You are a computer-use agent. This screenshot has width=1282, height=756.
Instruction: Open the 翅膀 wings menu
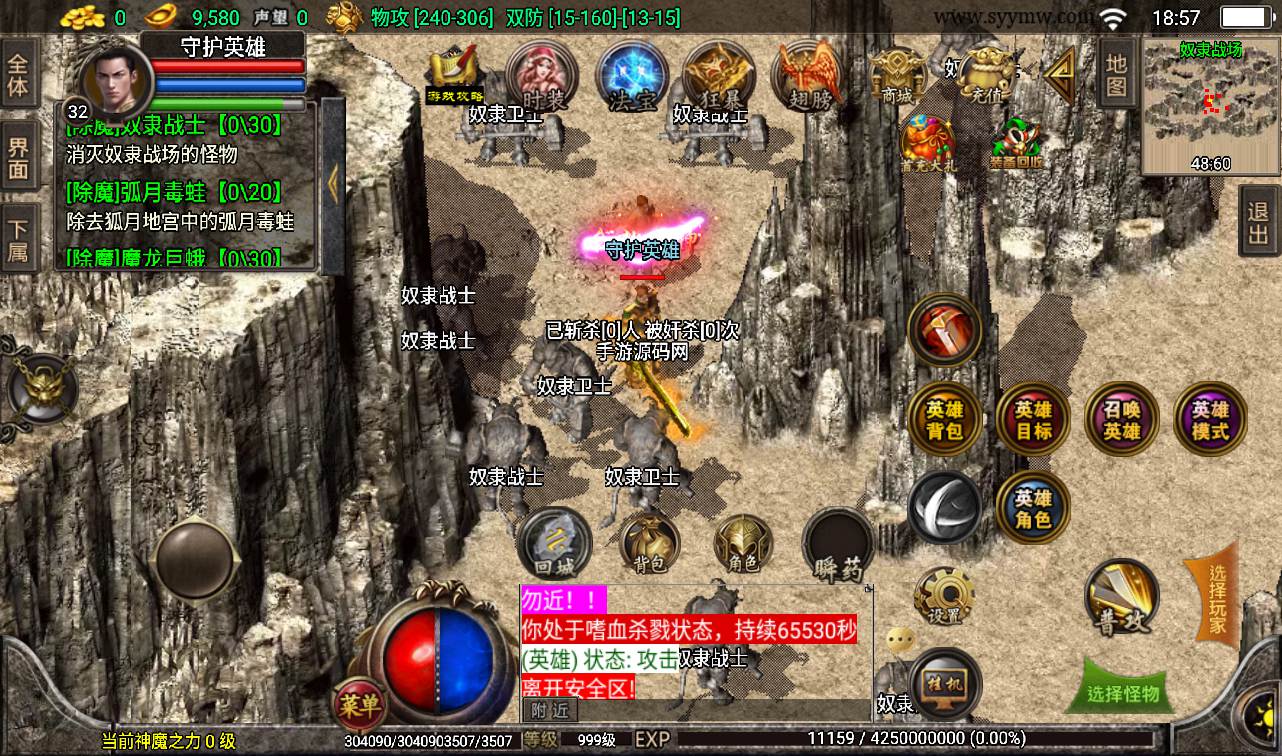coord(806,77)
